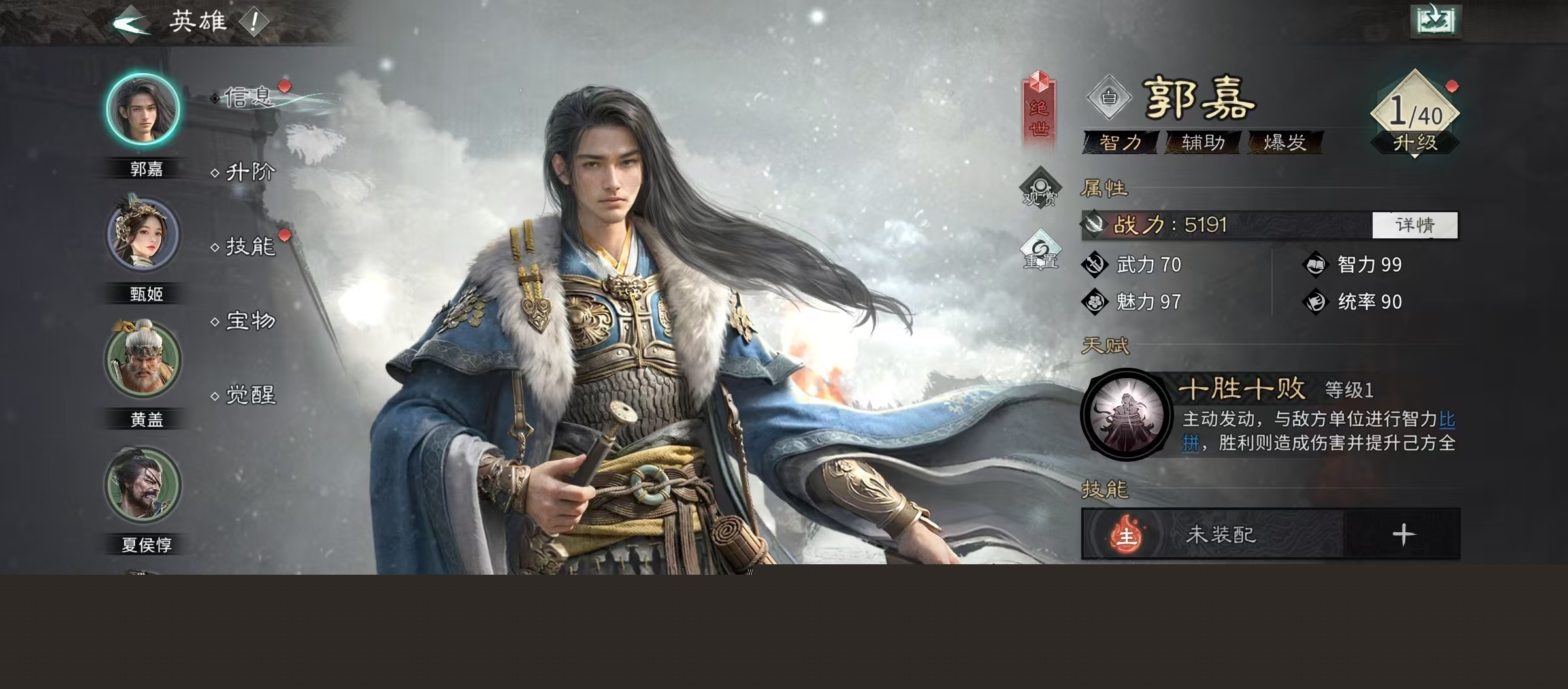Open the hero help exclamation icon
1568x689 pixels.
[253, 23]
